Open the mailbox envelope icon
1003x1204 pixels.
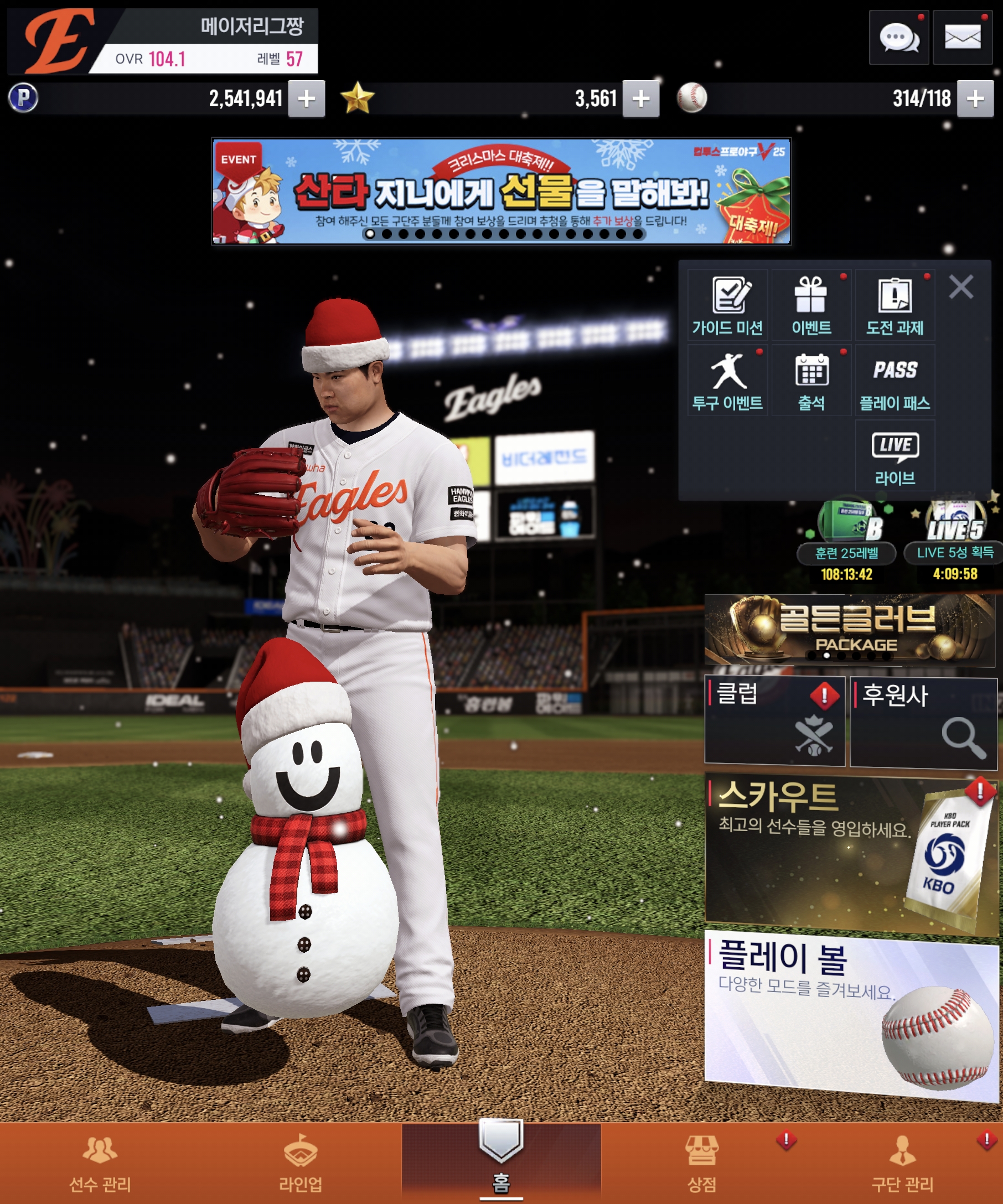[961, 38]
